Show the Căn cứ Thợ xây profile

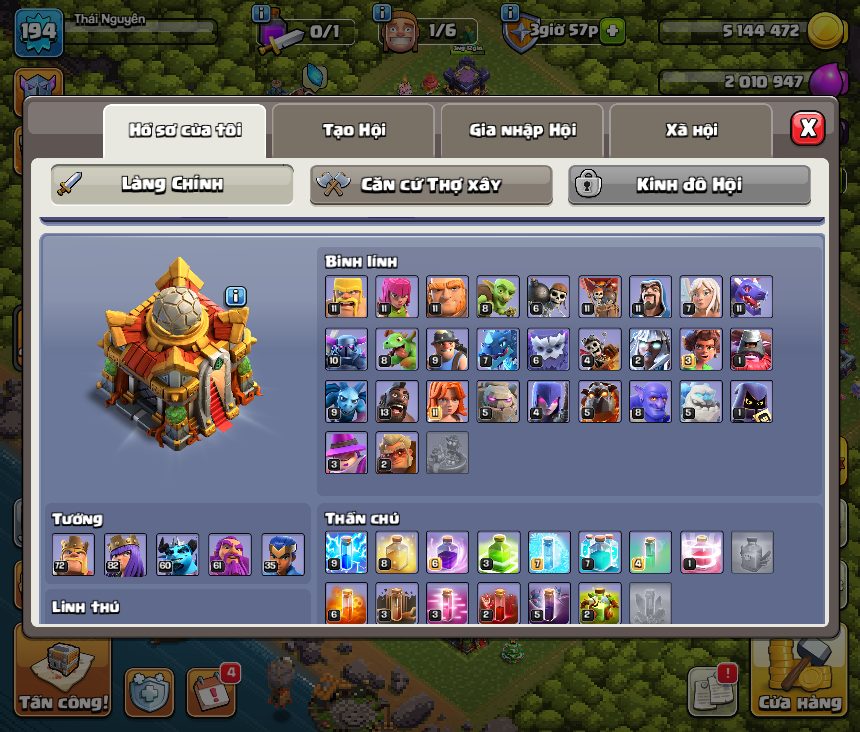click(x=431, y=185)
